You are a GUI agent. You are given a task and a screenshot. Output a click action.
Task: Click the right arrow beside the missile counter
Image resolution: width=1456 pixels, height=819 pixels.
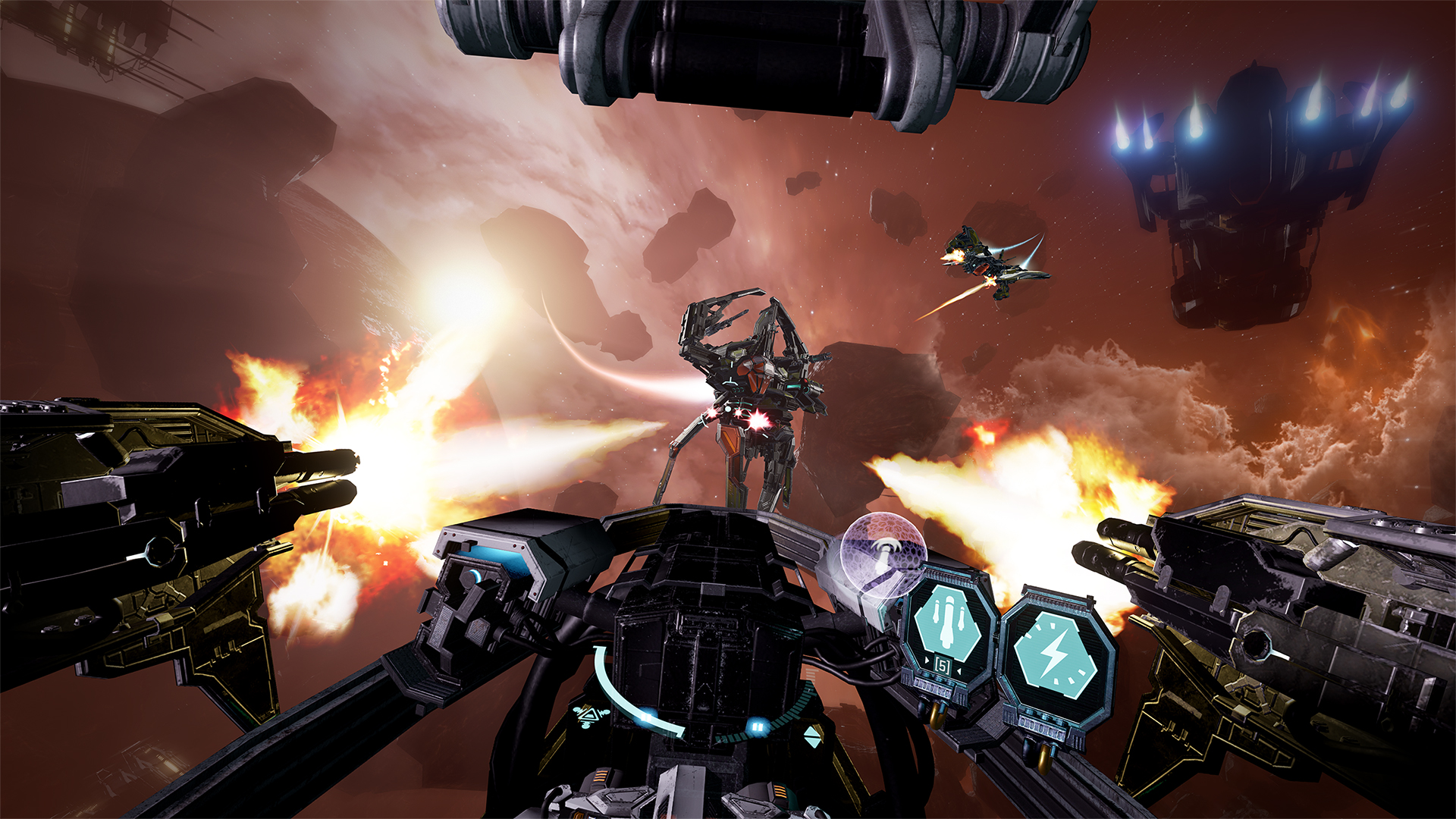pos(960,670)
